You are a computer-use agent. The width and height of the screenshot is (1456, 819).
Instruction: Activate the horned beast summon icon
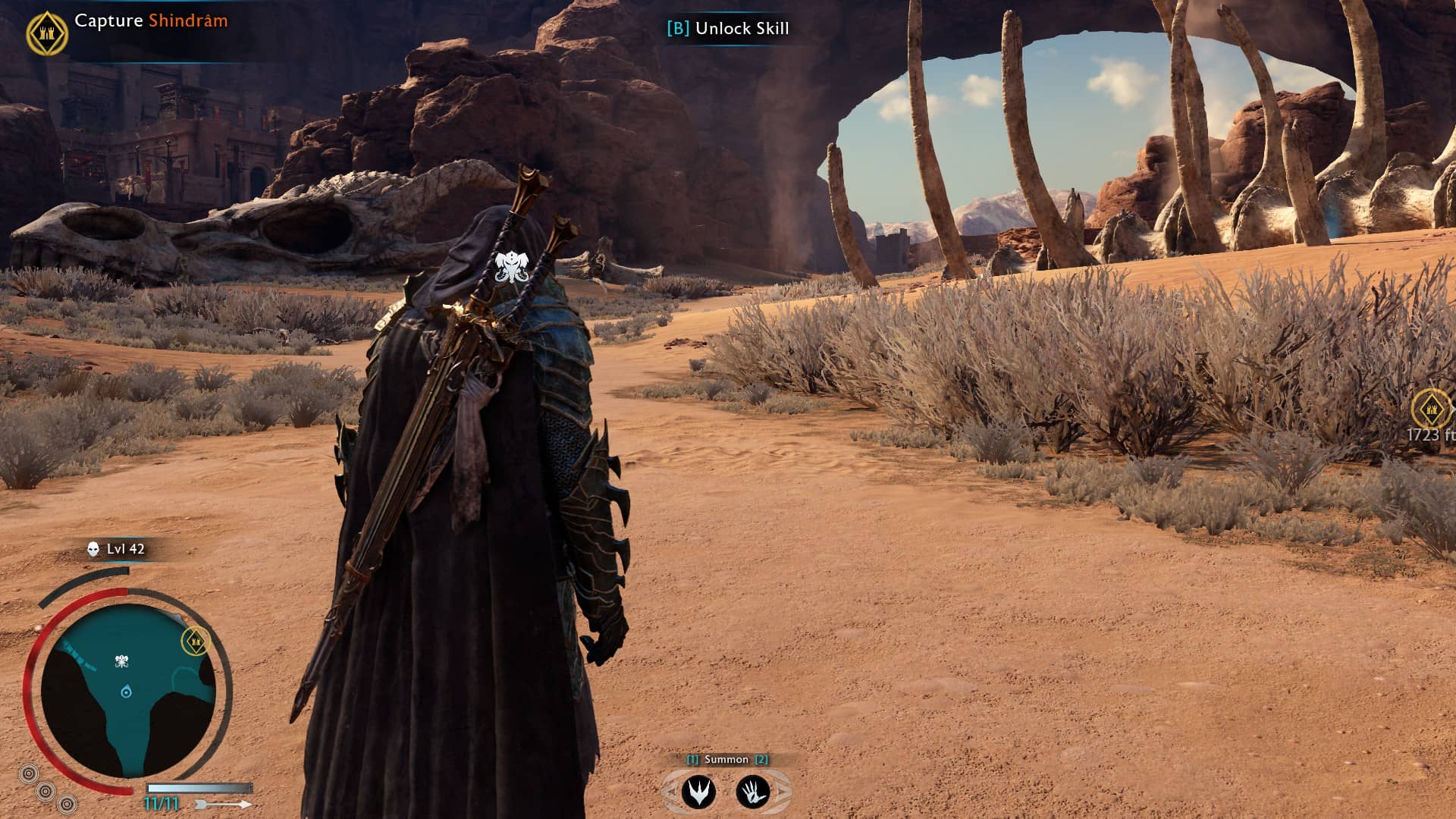point(698,792)
